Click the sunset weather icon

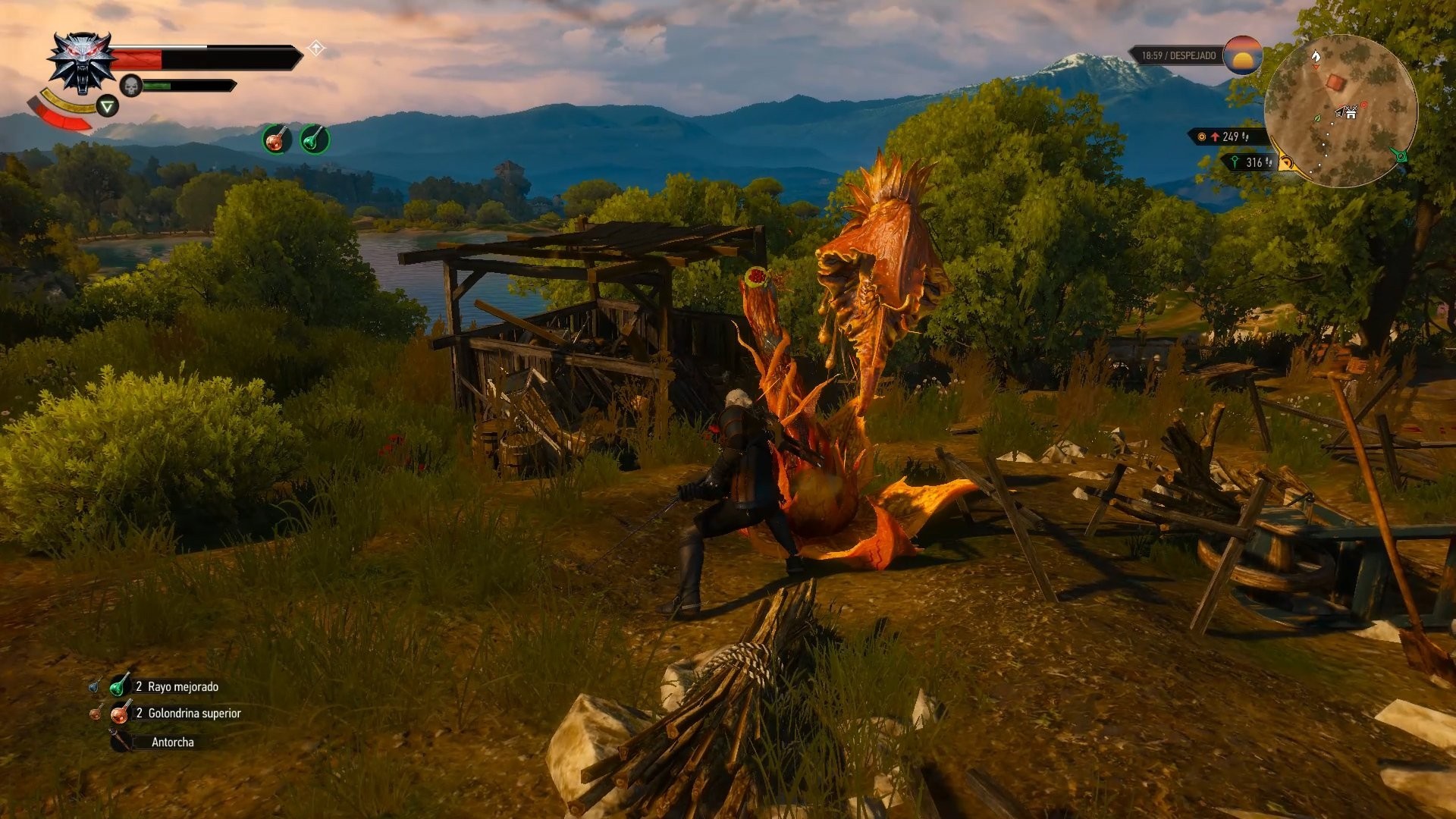[1244, 57]
